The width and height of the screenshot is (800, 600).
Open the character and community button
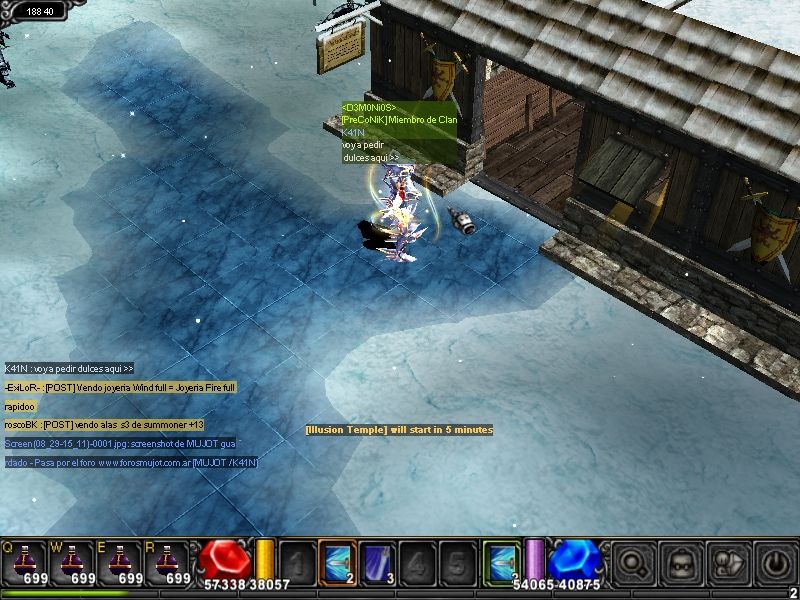(x=728, y=563)
